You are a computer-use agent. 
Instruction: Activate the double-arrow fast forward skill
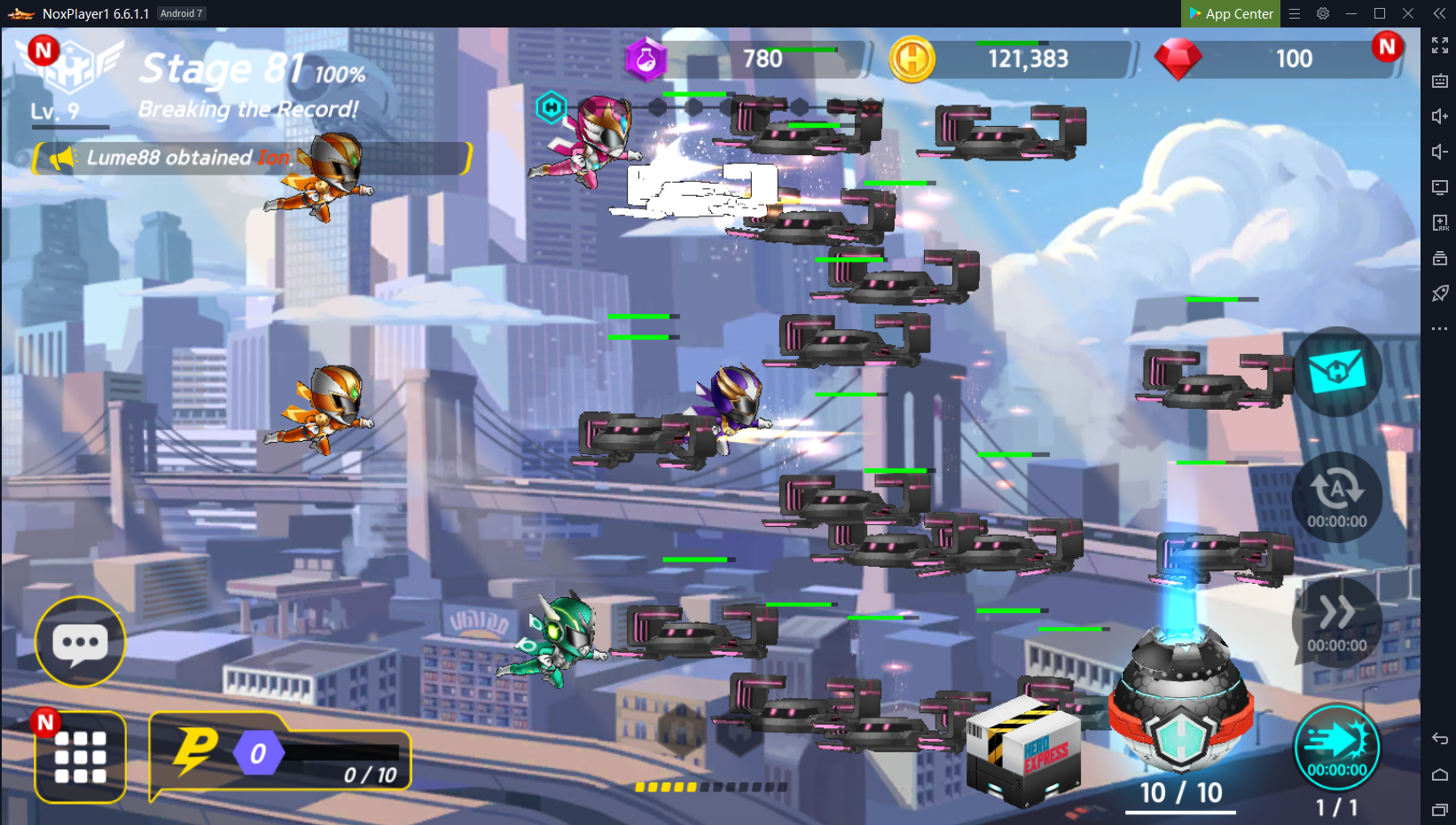pyautogui.click(x=1336, y=621)
